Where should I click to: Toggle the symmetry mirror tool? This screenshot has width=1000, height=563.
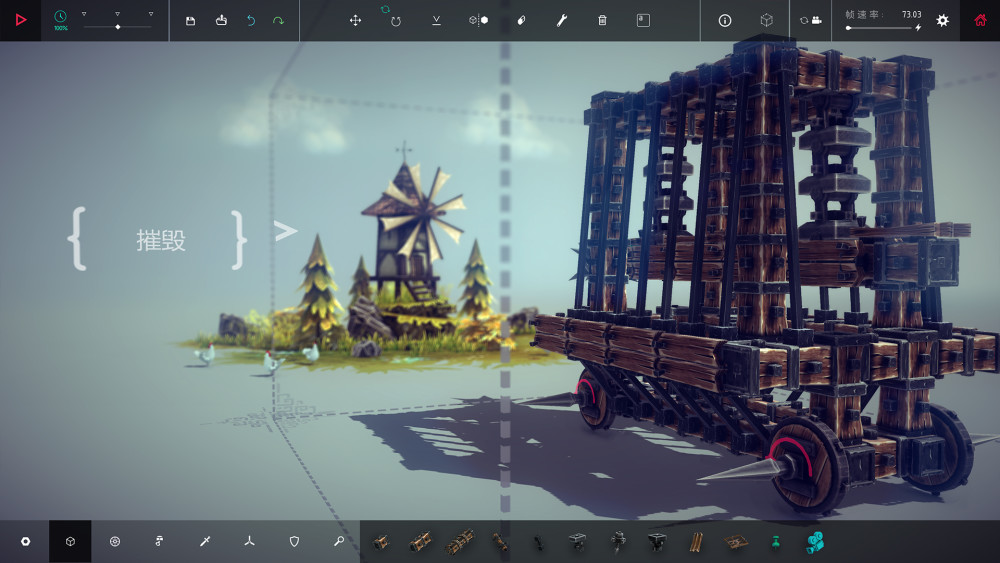tap(478, 20)
